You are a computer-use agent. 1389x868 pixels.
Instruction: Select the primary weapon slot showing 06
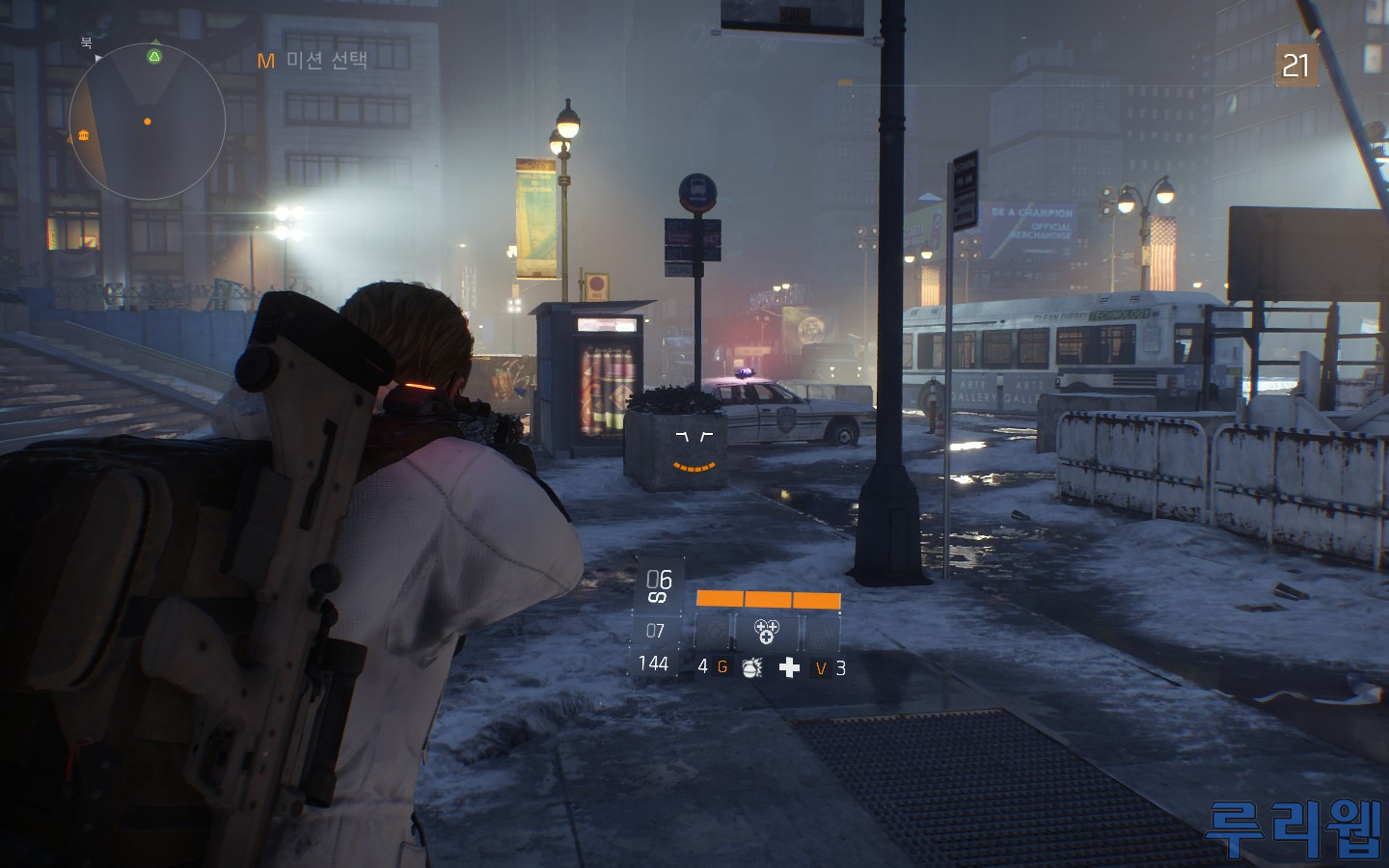coord(659,584)
